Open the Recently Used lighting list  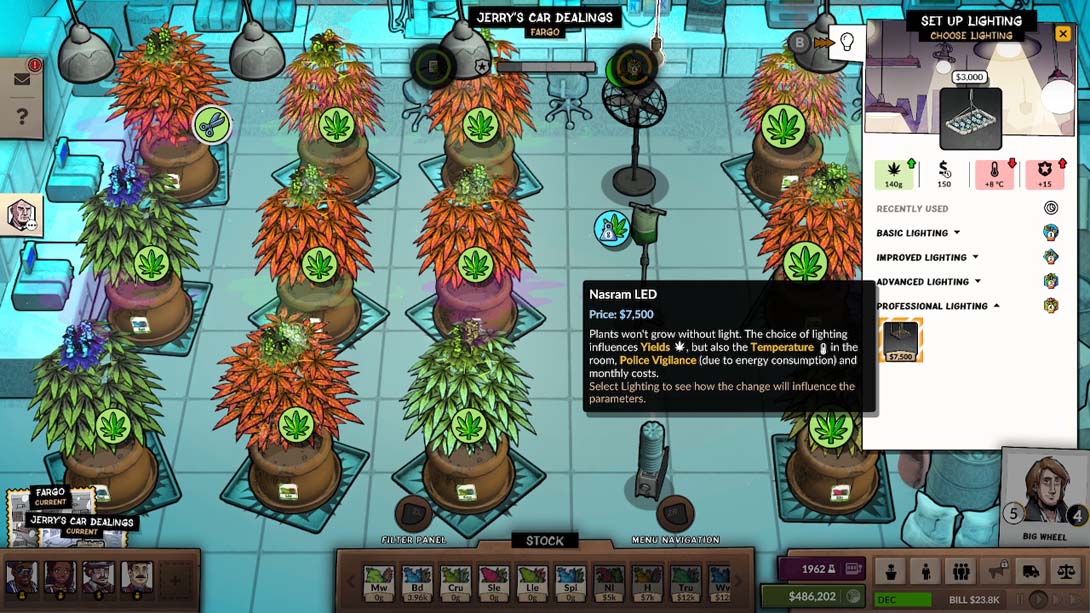1050,208
